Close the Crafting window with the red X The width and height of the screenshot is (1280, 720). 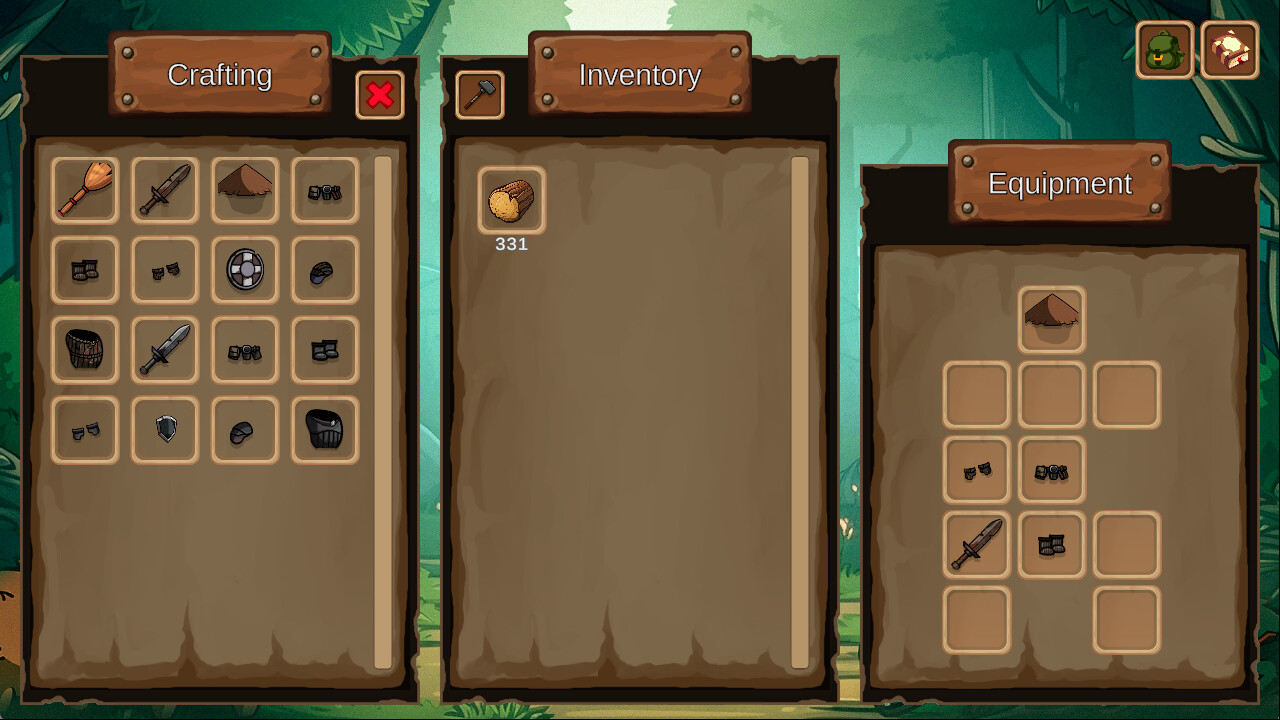[380, 95]
